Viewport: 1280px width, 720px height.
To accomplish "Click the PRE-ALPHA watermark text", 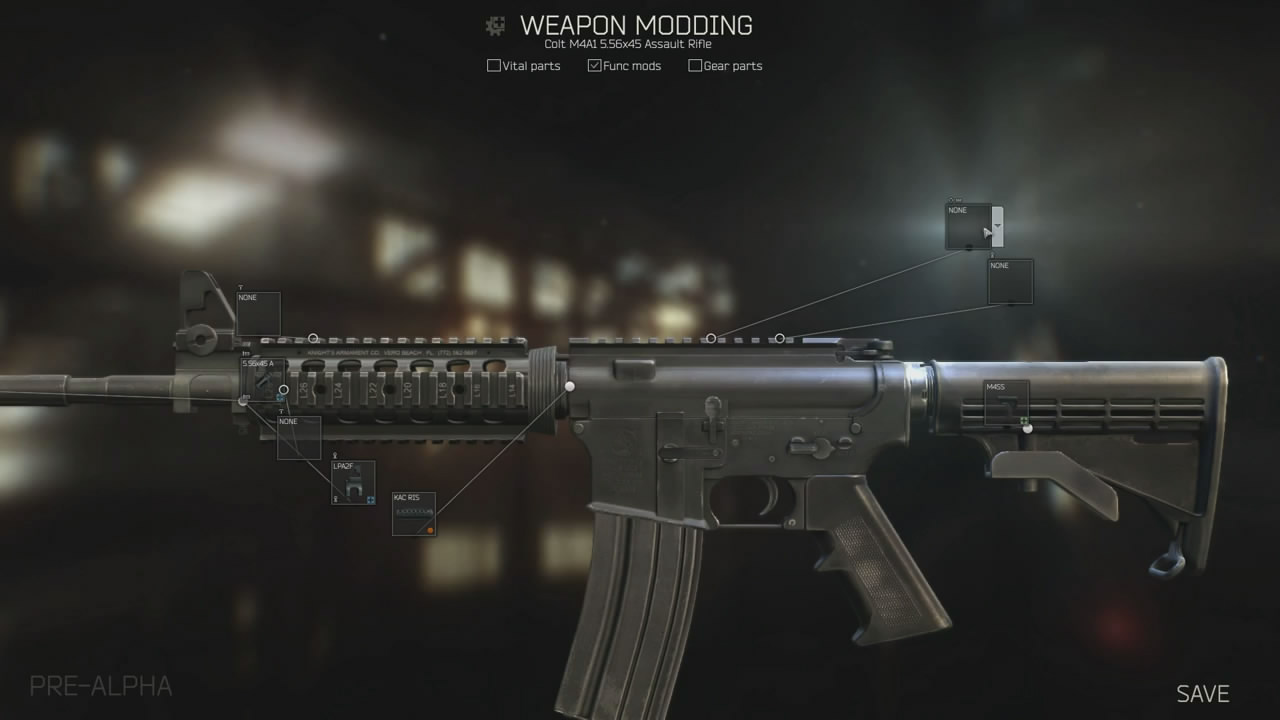I will point(100,686).
